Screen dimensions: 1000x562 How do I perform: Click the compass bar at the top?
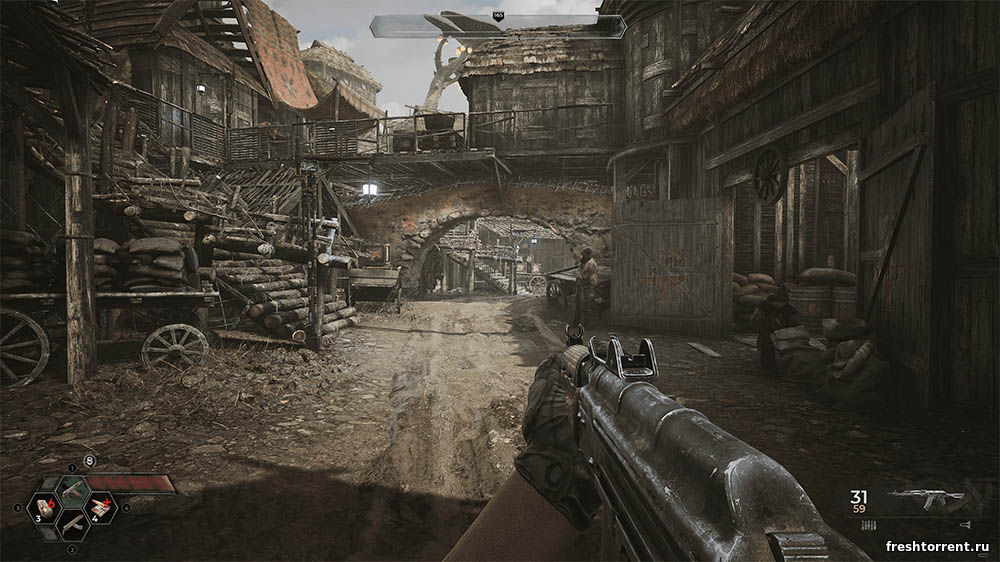pyautogui.click(x=498, y=26)
